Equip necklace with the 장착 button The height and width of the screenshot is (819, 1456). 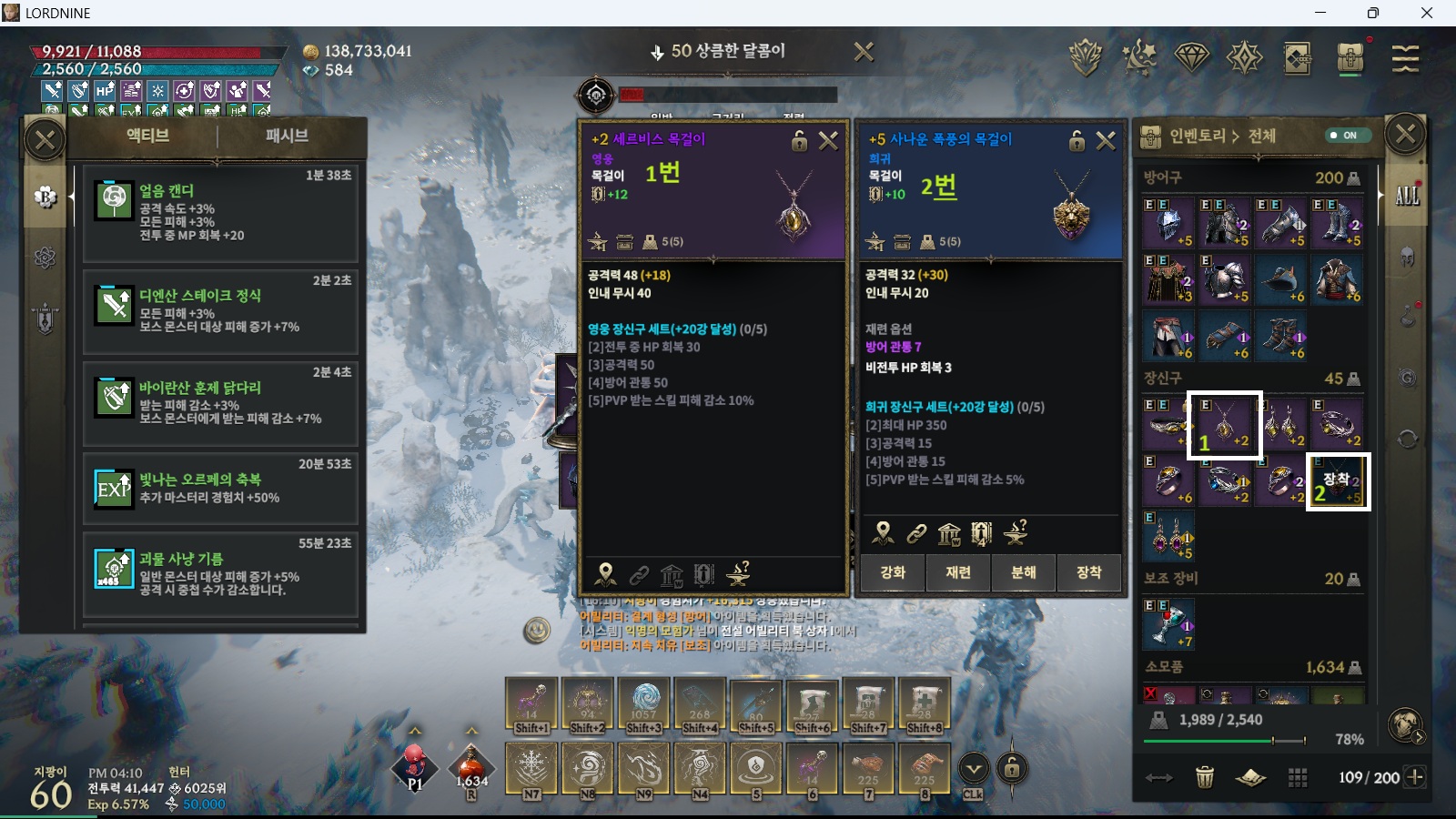[x=1088, y=572]
